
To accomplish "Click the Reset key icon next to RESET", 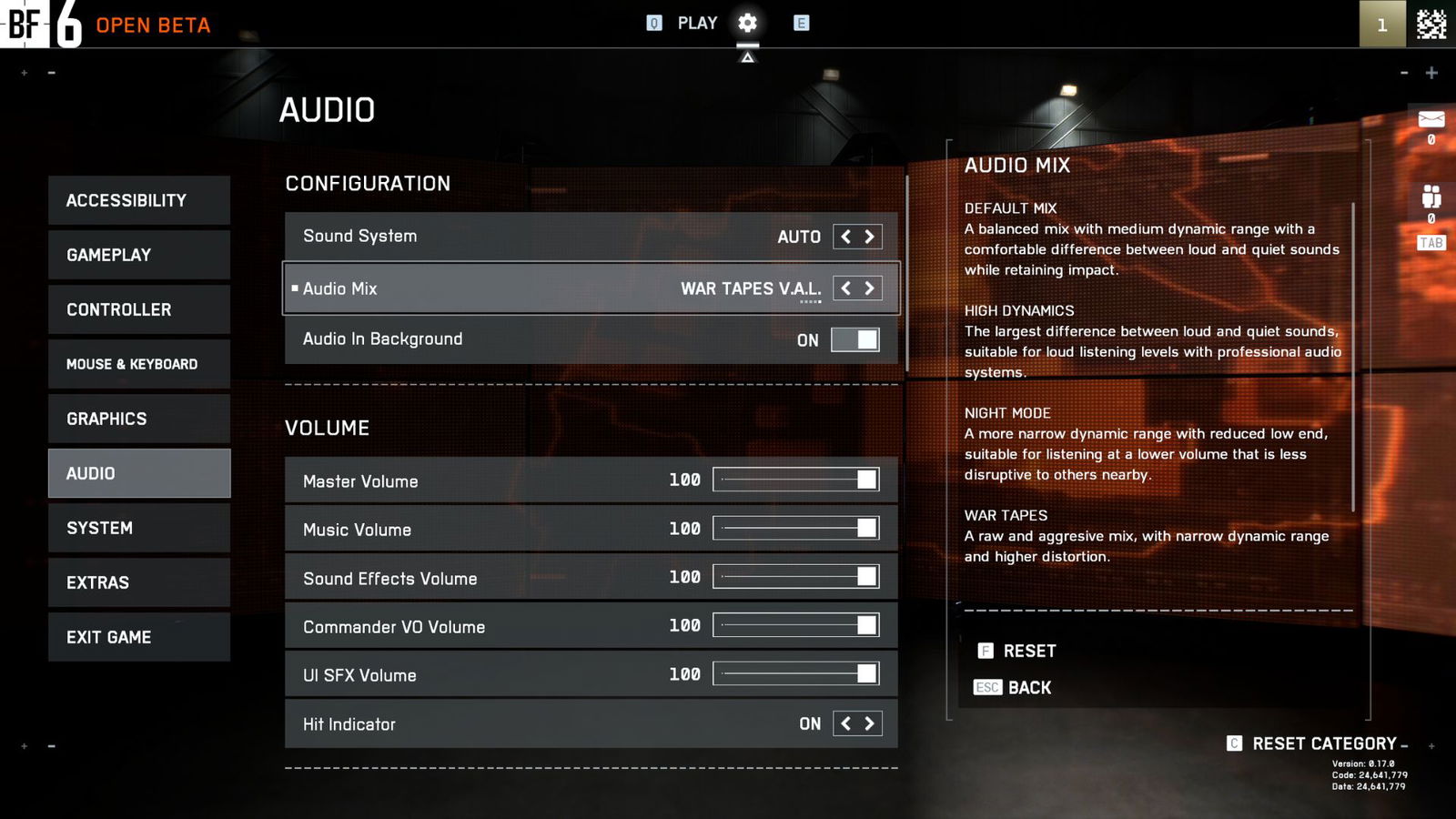I will pyautogui.click(x=984, y=651).
